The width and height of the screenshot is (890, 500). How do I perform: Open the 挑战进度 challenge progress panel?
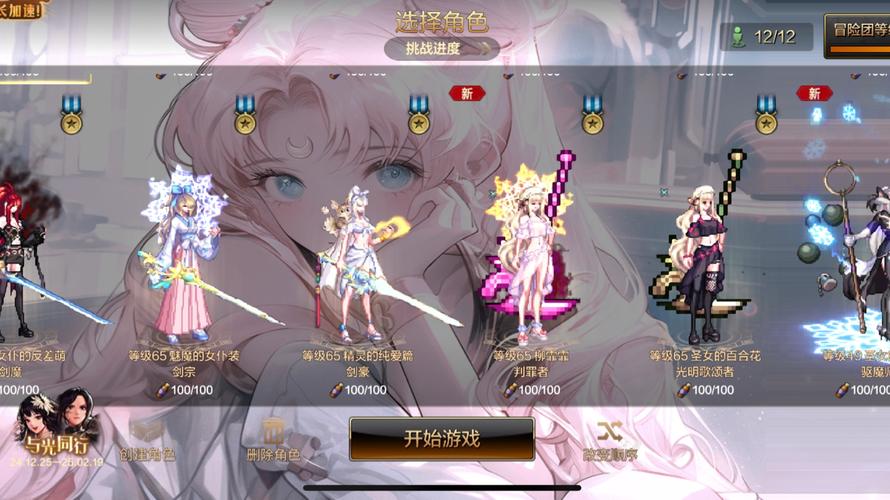pos(441,48)
